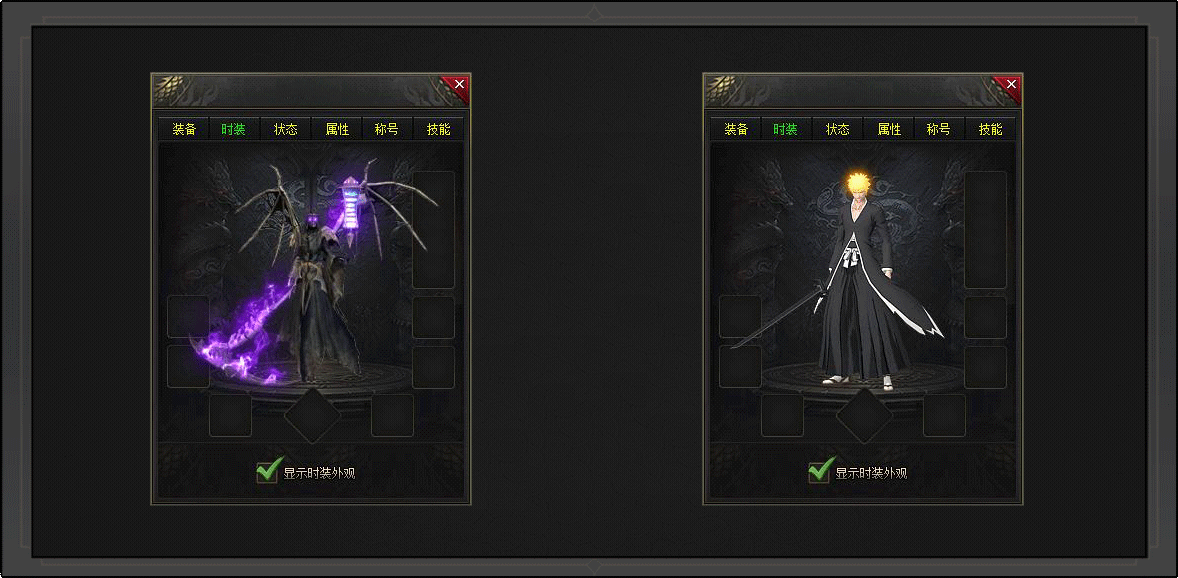Open the 装备 tab in the reaper panel
Screen dimensions: 1178x578
click(x=184, y=130)
